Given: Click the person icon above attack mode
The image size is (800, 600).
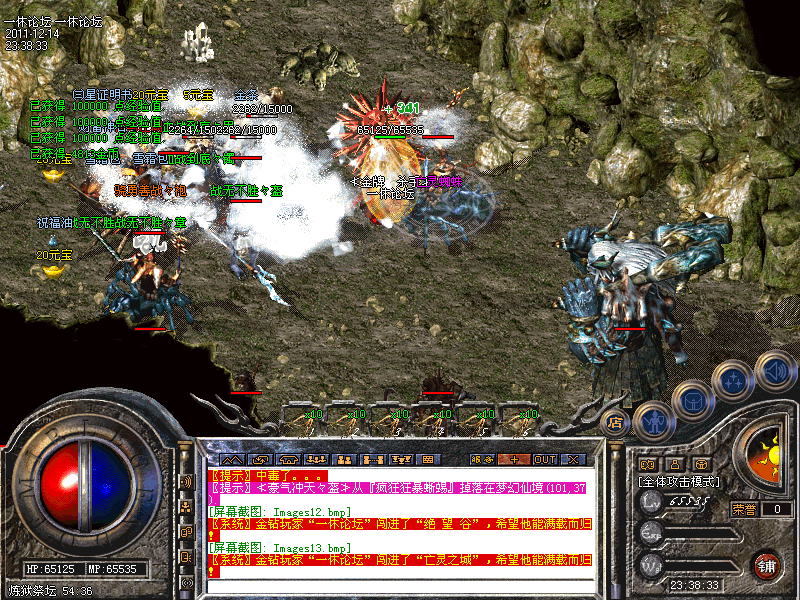Looking at the screenshot, I should [674, 464].
